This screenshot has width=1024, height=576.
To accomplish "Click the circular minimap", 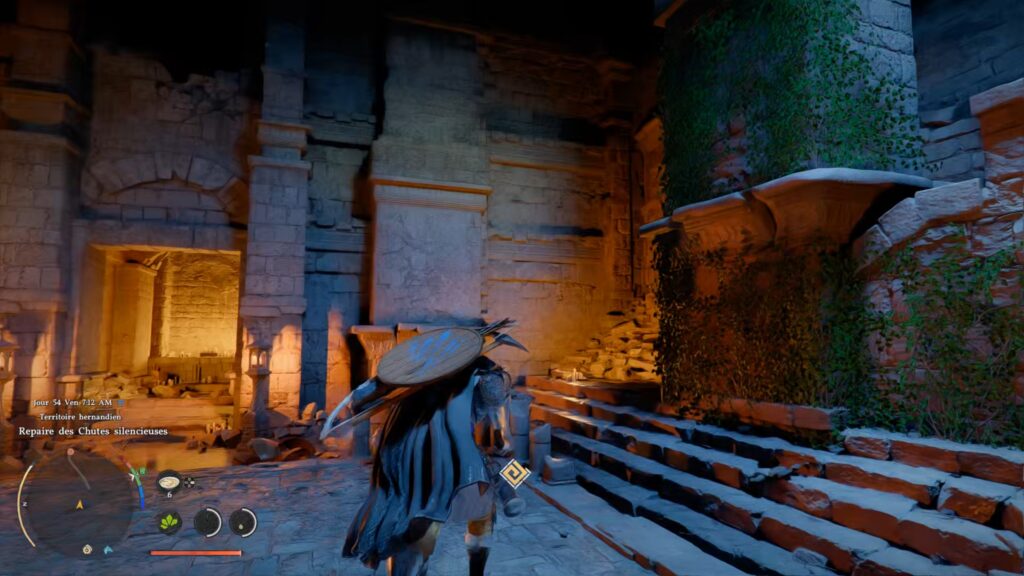I will (78, 502).
